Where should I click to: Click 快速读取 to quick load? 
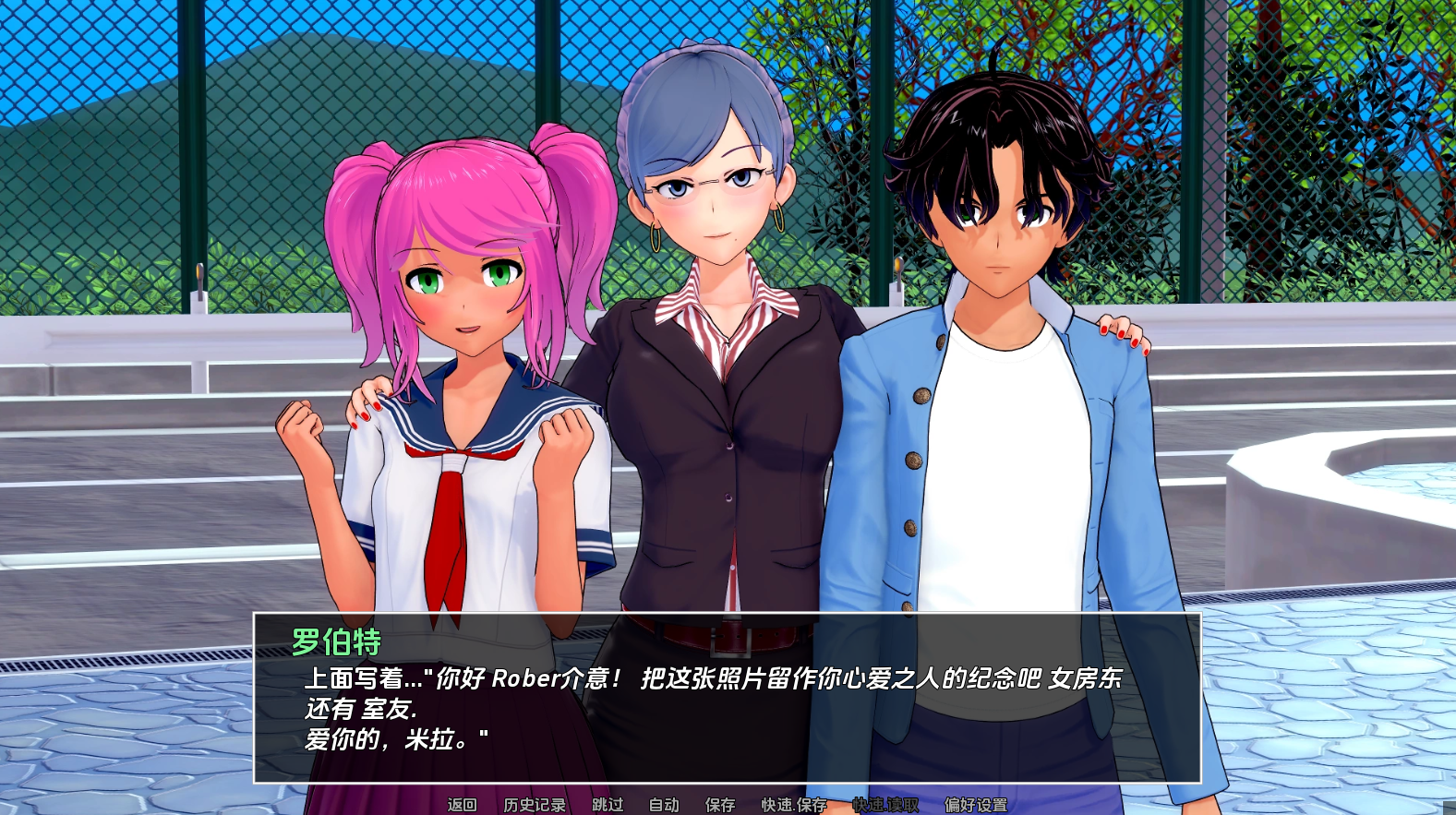click(x=885, y=805)
